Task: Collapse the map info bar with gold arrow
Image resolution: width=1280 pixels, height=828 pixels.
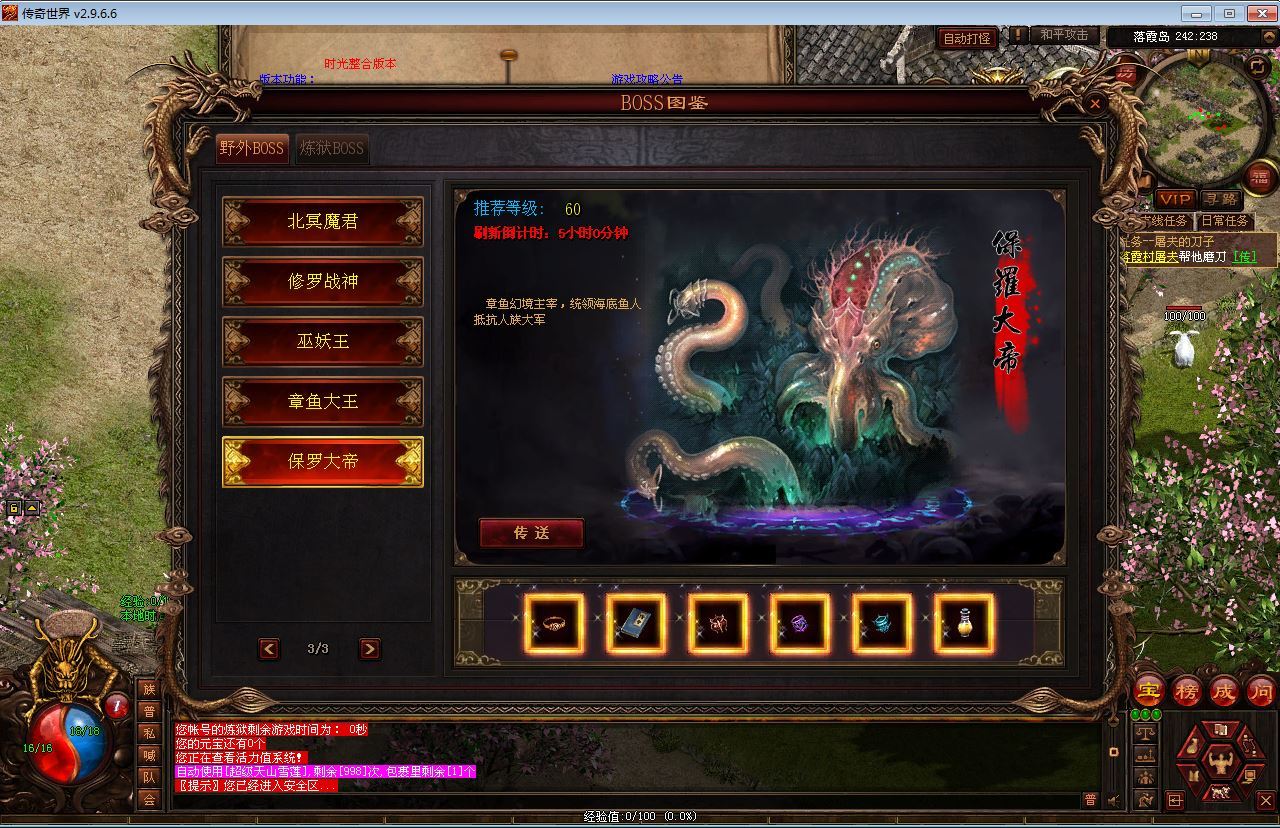Action: click(x=1269, y=36)
